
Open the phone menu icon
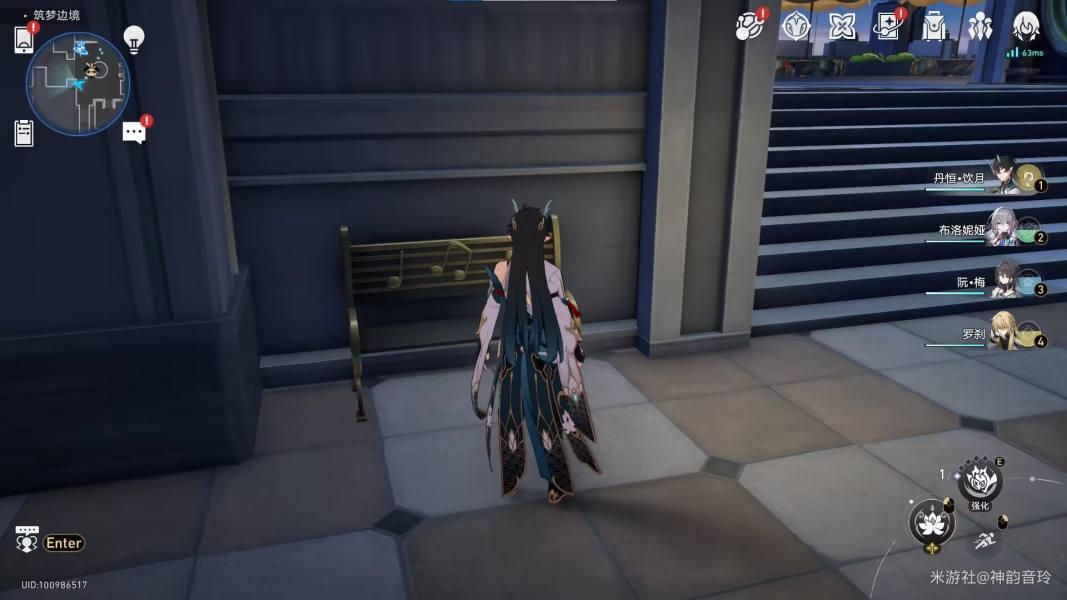[x=24, y=40]
